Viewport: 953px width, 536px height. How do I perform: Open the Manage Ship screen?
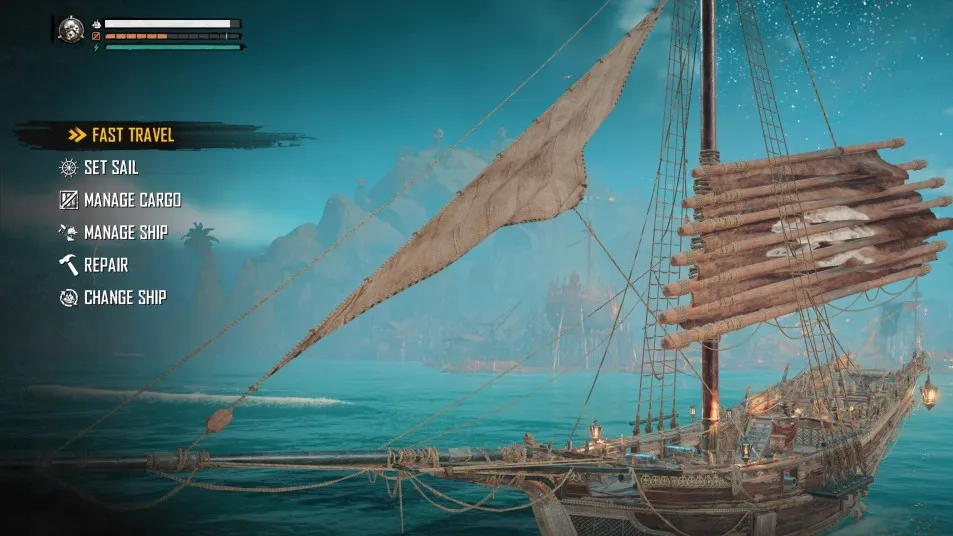(x=125, y=232)
